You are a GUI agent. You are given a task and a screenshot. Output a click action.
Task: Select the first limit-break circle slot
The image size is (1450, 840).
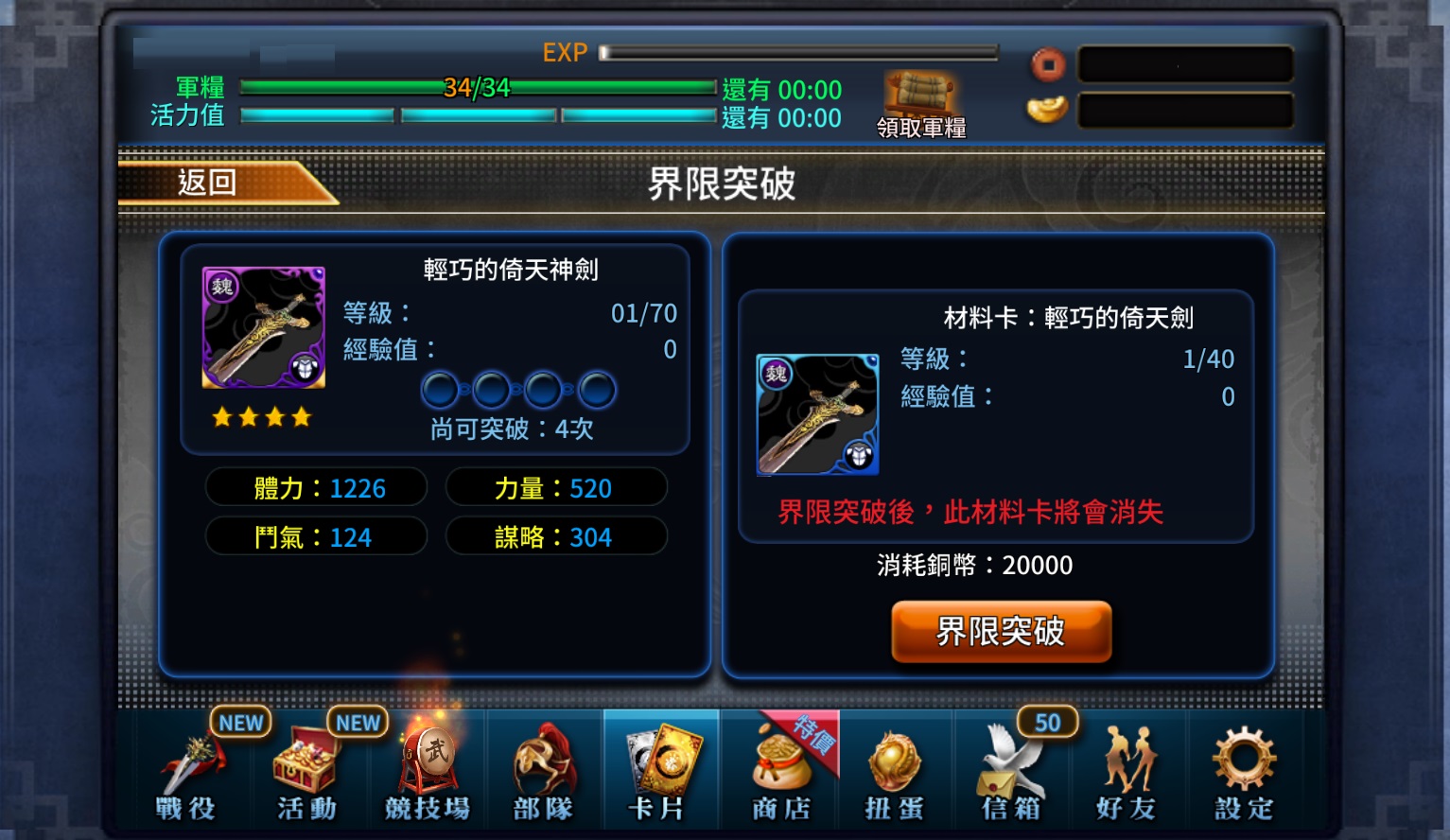tap(439, 389)
